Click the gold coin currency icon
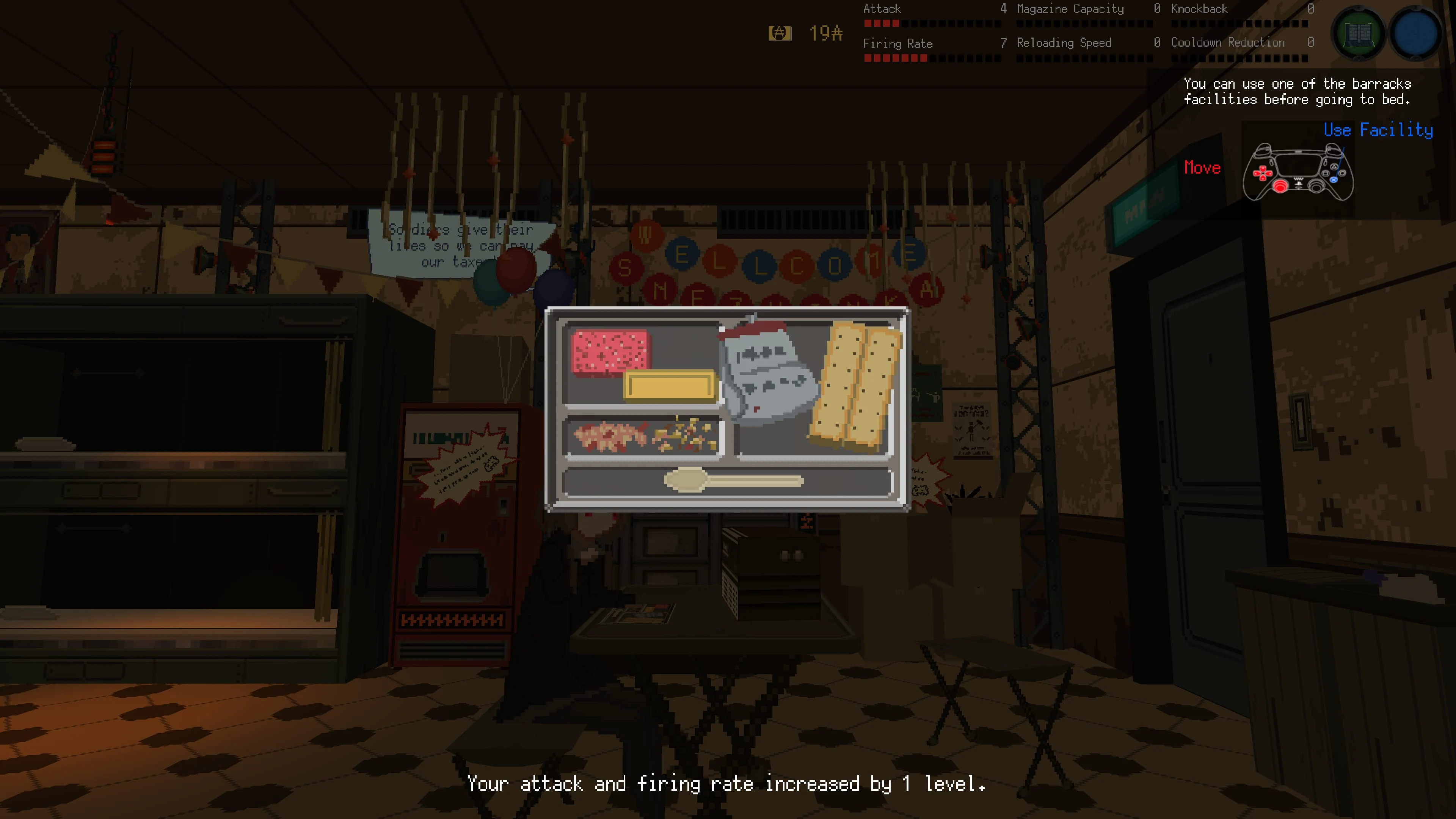The height and width of the screenshot is (819, 1456). [x=780, y=32]
